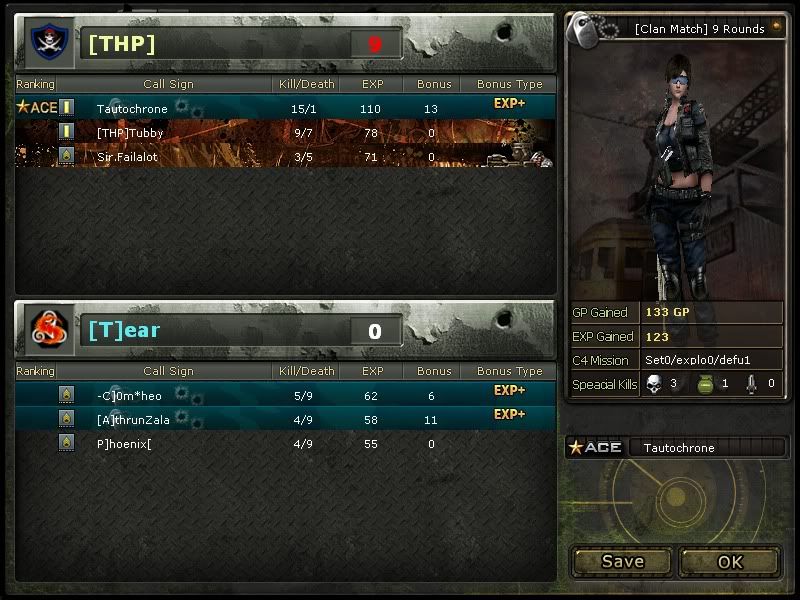
Task: Select the -C]0m*heo player row
Action: tap(285, 395)
